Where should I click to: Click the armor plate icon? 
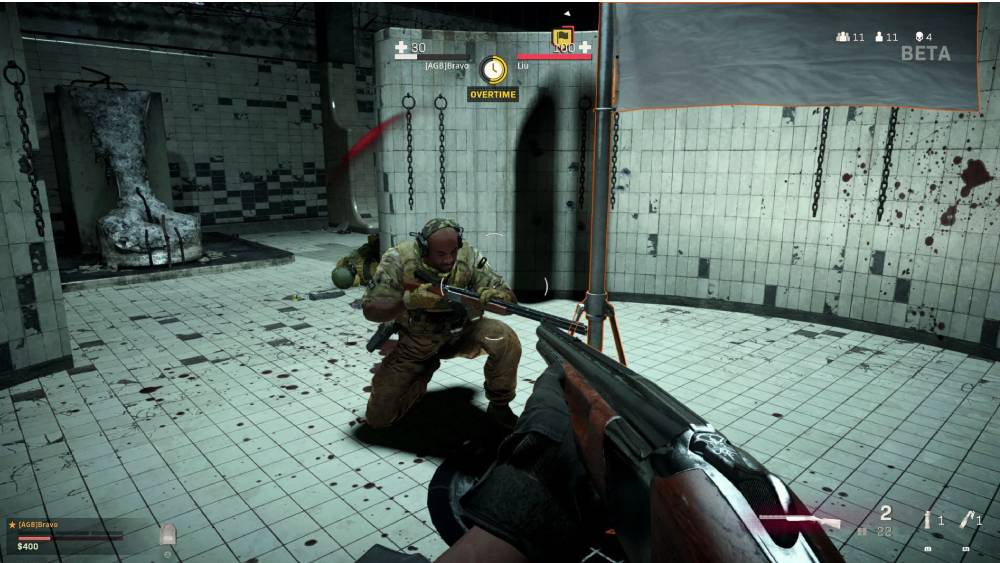point(168,533)
